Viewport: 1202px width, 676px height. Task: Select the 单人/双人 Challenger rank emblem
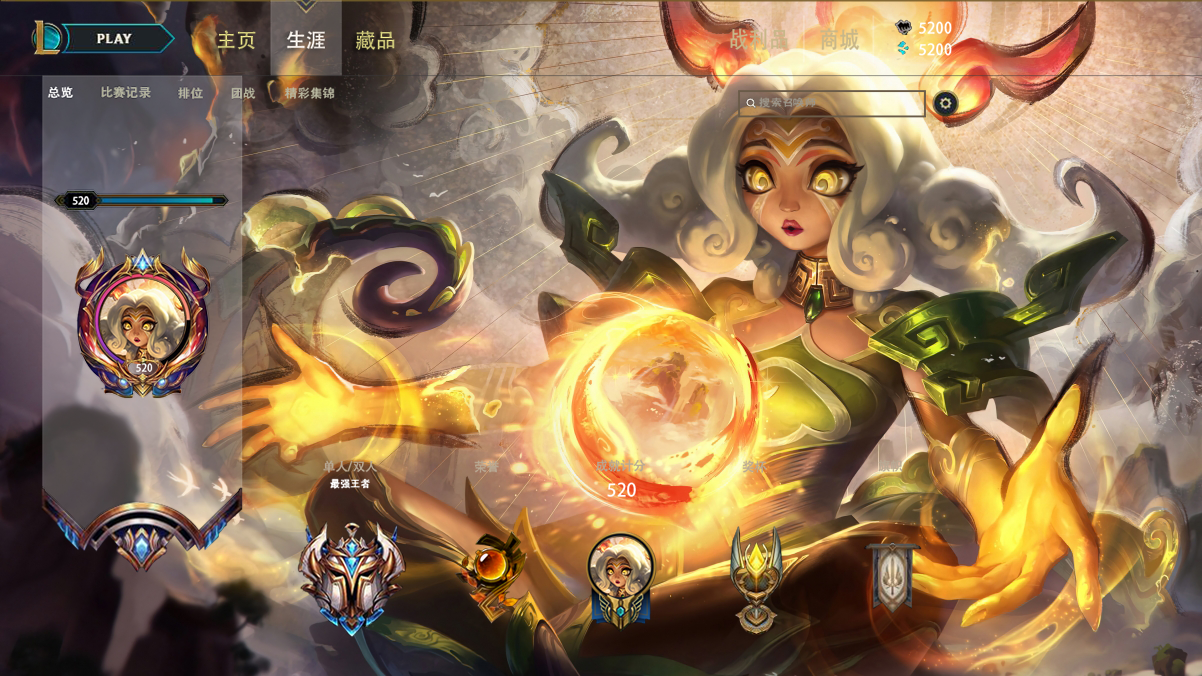pyautogui.click(x=351, y=575)
